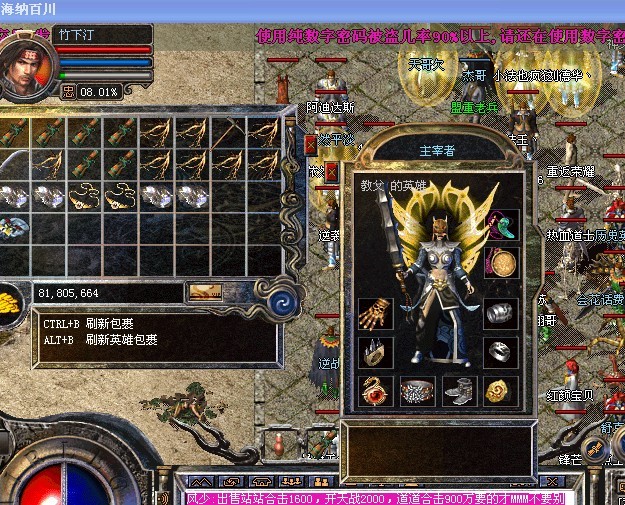Select the silver bracelet equipment slot
Viewport: 625px width, 505px height.
[x=501, y=312]
